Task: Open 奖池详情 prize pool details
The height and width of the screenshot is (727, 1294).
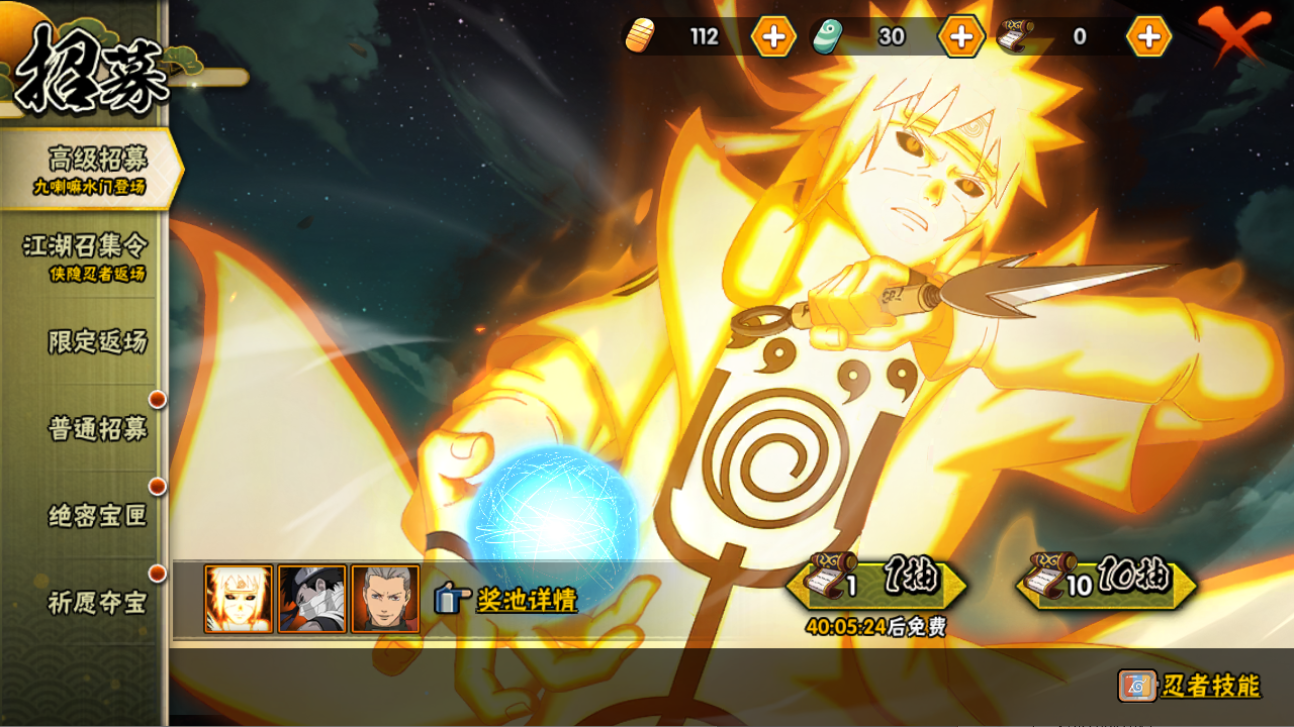Action: [x=506, y=600]
